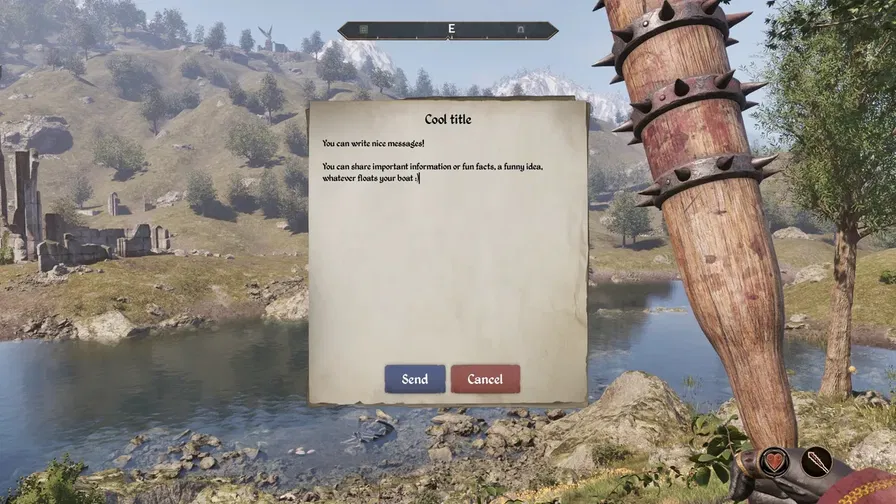Image resolution: width=896 pixels, height=504 pixels.
Task: Edit the Cool title field
Action: point(447,119)
